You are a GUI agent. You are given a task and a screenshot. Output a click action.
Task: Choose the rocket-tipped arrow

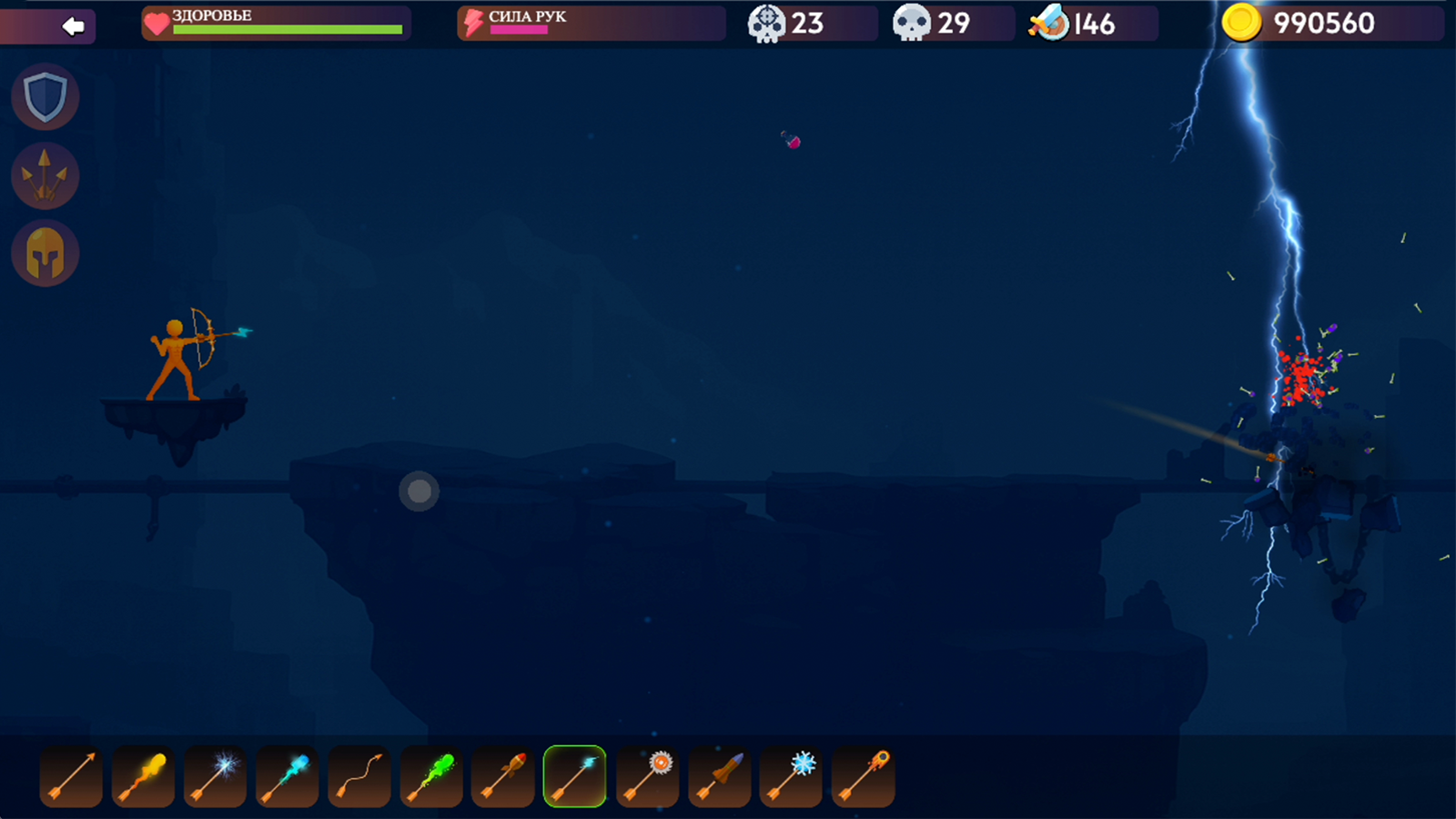(502, 777)
